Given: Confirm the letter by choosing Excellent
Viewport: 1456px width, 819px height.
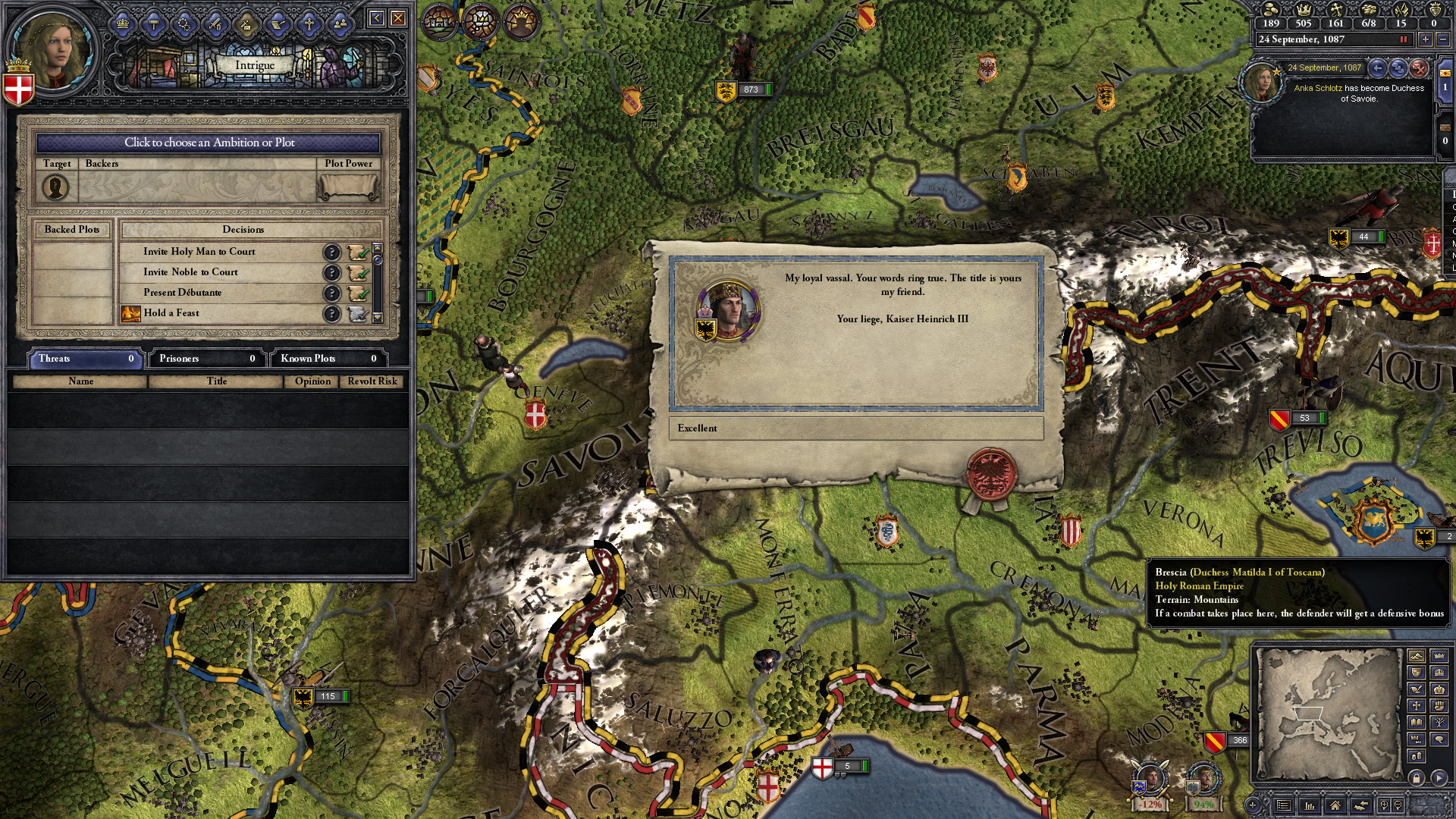Looking at the screenshot, I should click(x=855, y=428).
